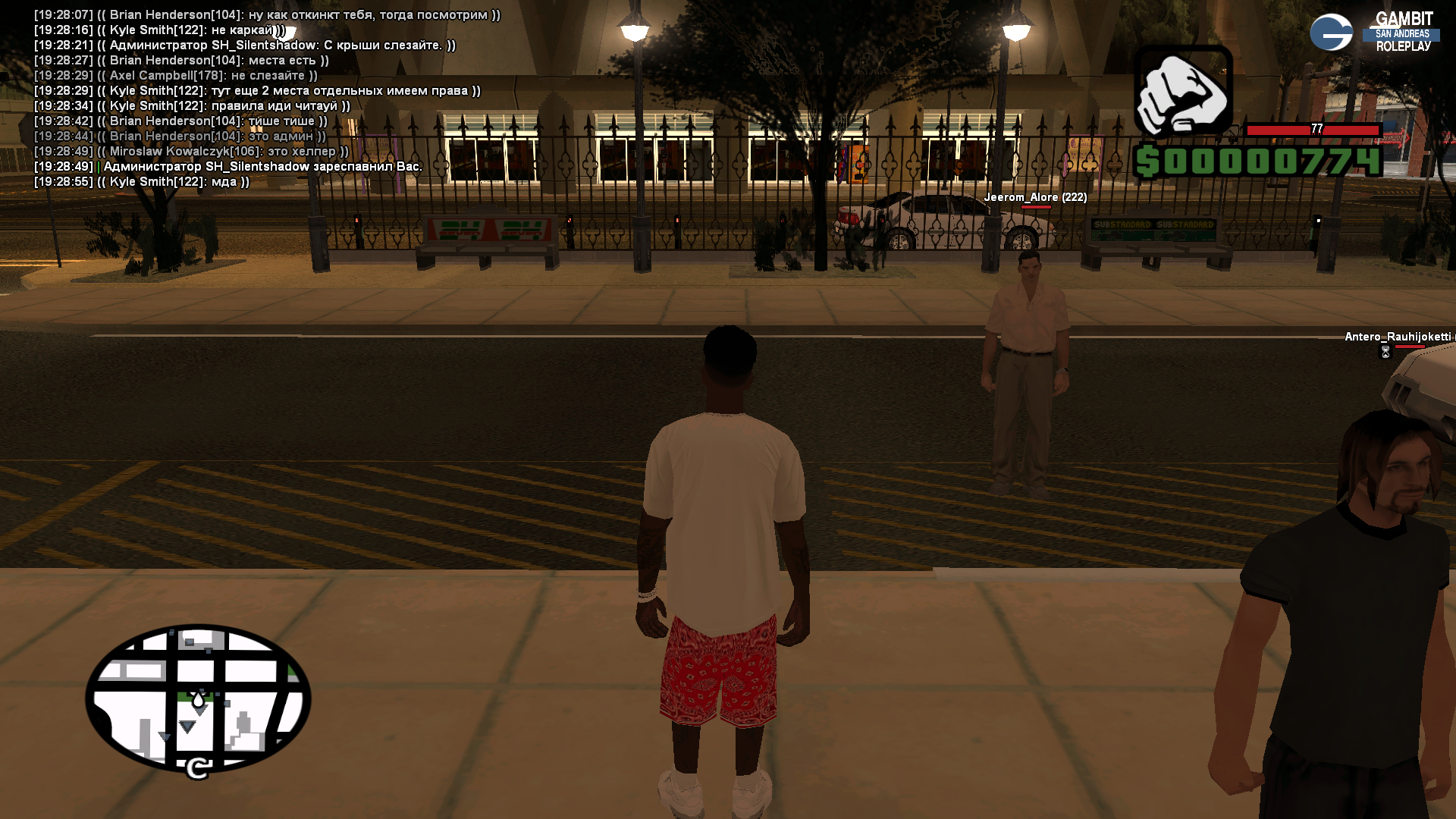Click Antero_Rauhijoketti player name tag
The height and width of the screenshot is (819, 1456).
coord(1398,337)
